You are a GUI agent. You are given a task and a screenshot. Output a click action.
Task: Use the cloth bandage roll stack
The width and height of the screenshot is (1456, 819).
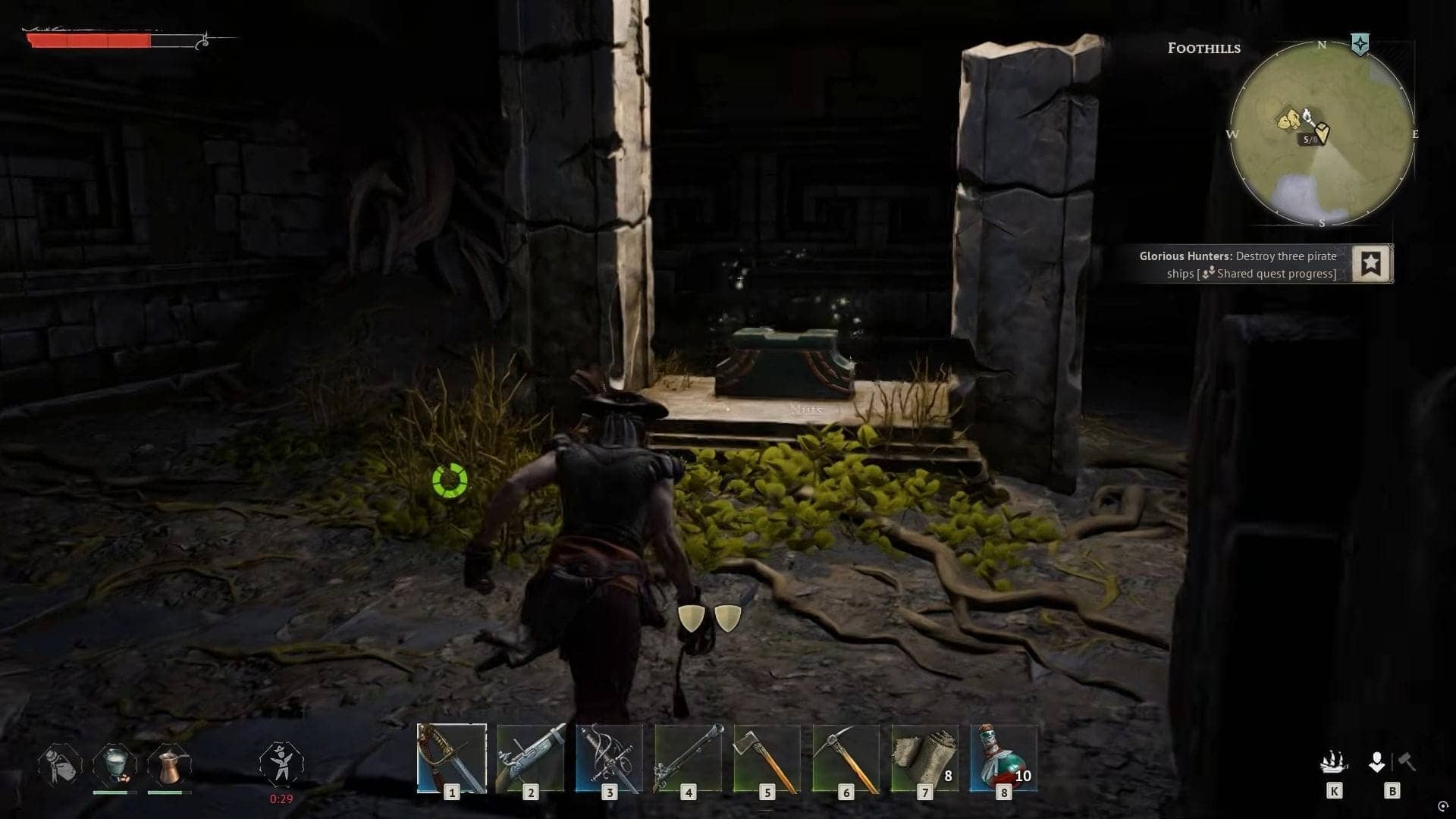tap(924, 758)
